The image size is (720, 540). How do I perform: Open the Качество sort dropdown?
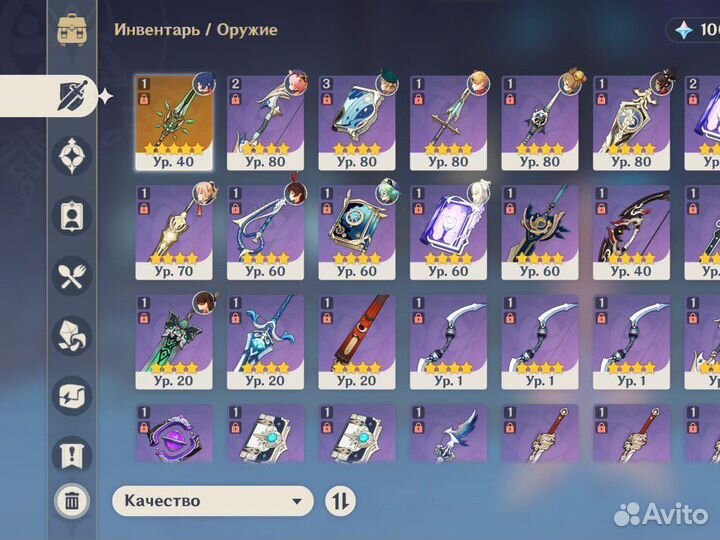[213, 501]
